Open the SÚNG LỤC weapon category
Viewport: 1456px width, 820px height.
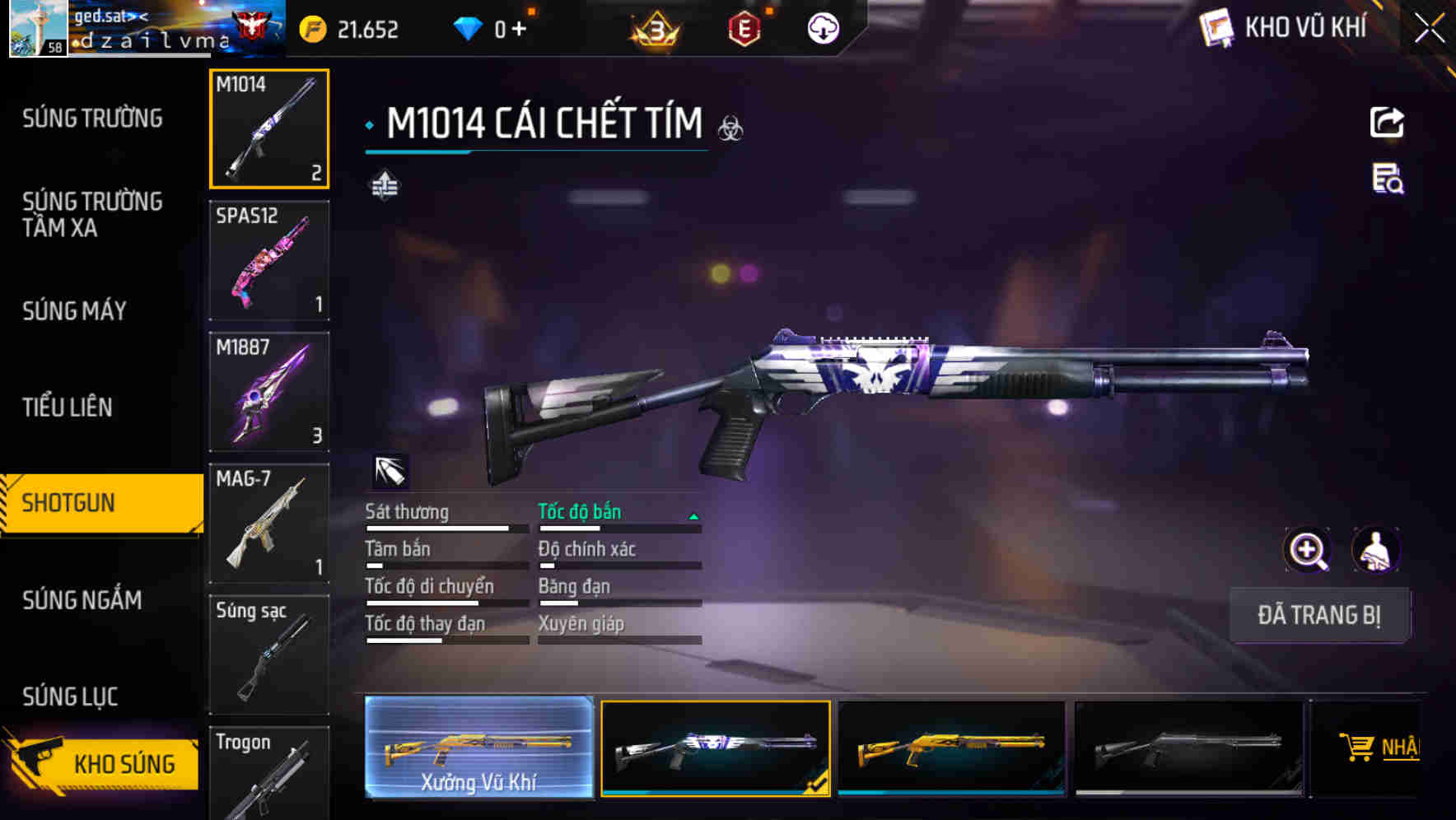click(69, 696)
